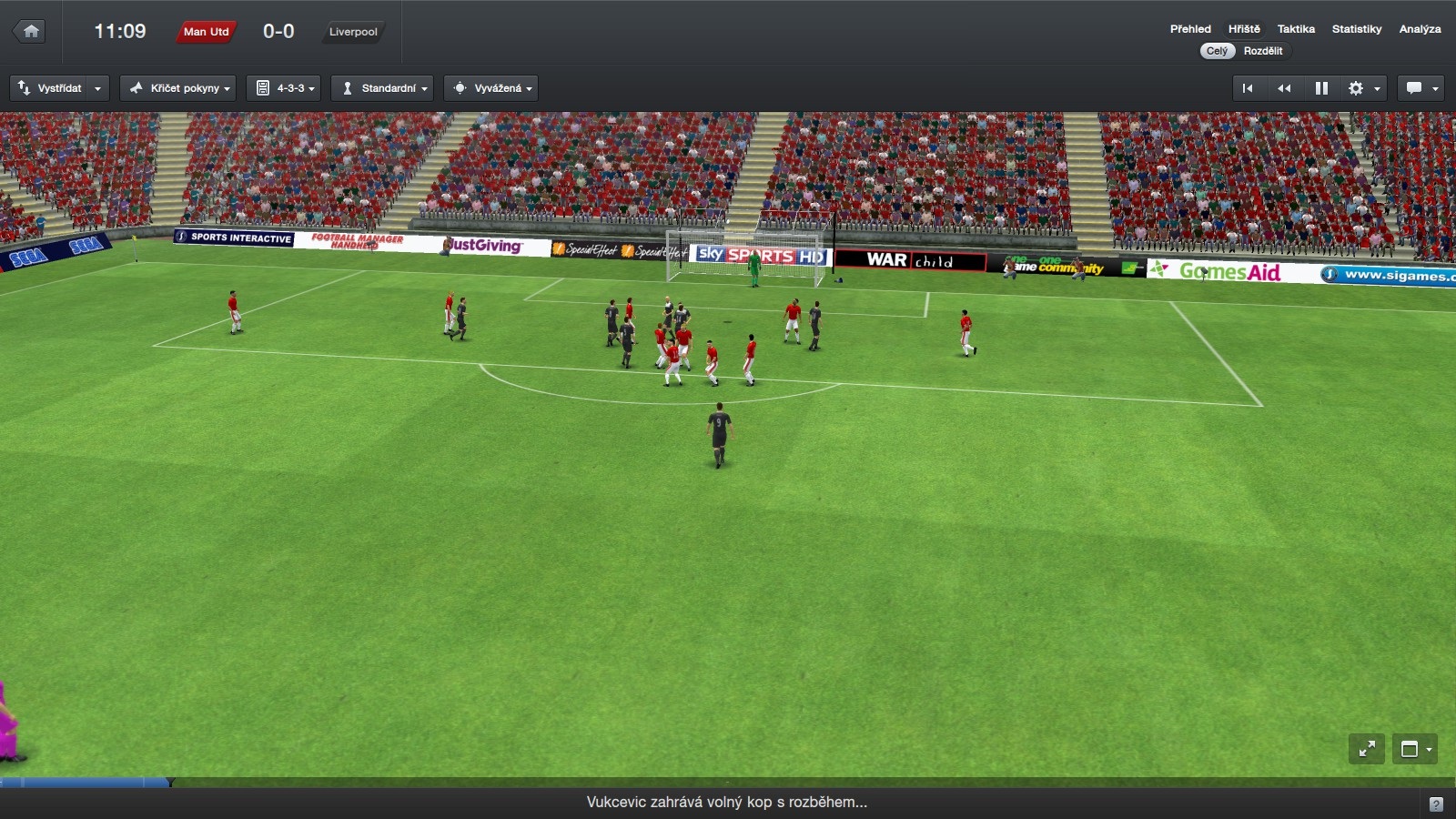Choose the Celý pitch view
The height and width of the screenshot is (819, 1456).
pyautogui.click(x=1217, y=51)
